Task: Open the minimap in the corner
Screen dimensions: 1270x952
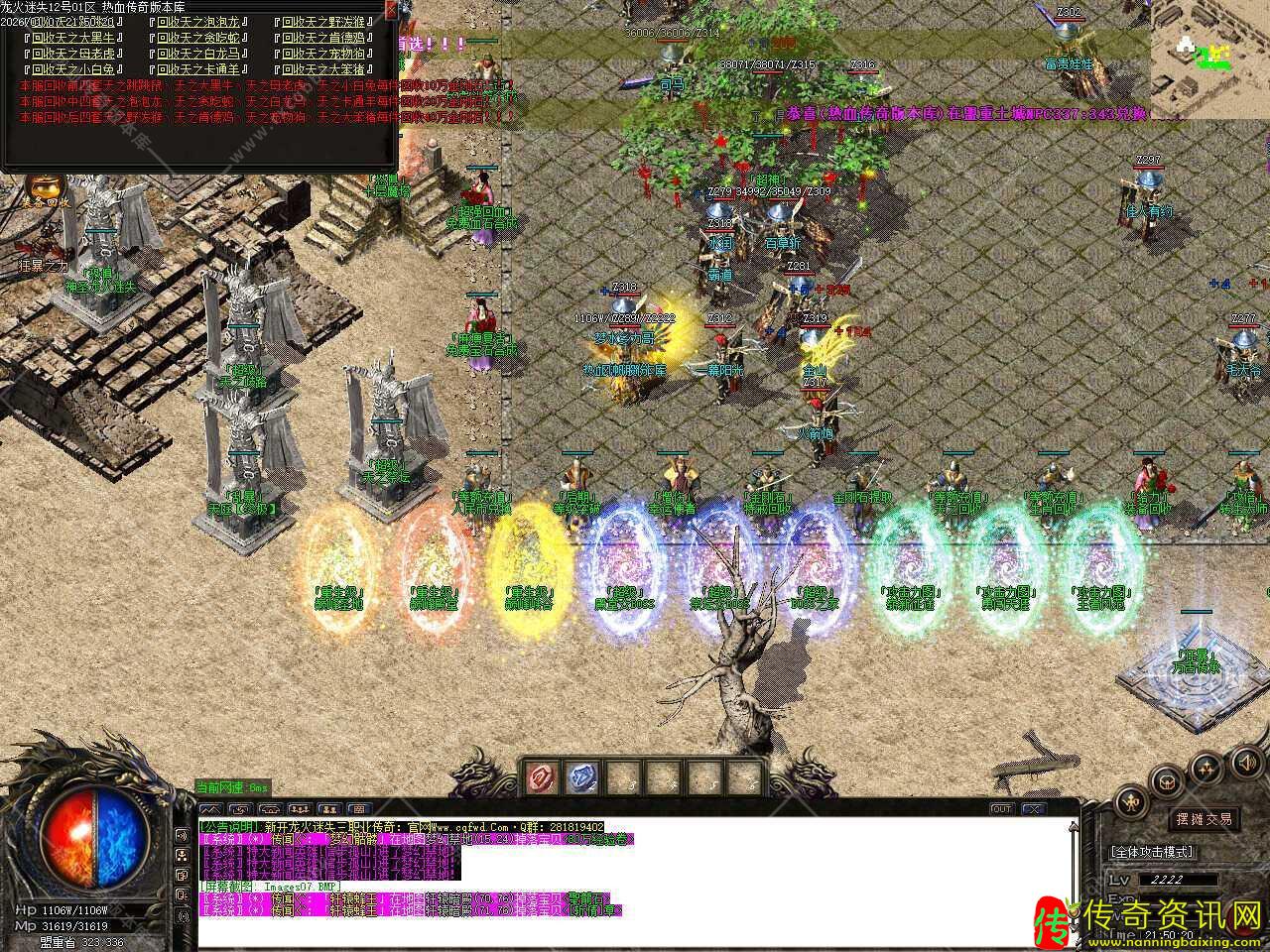Action: click(1209, 58)
